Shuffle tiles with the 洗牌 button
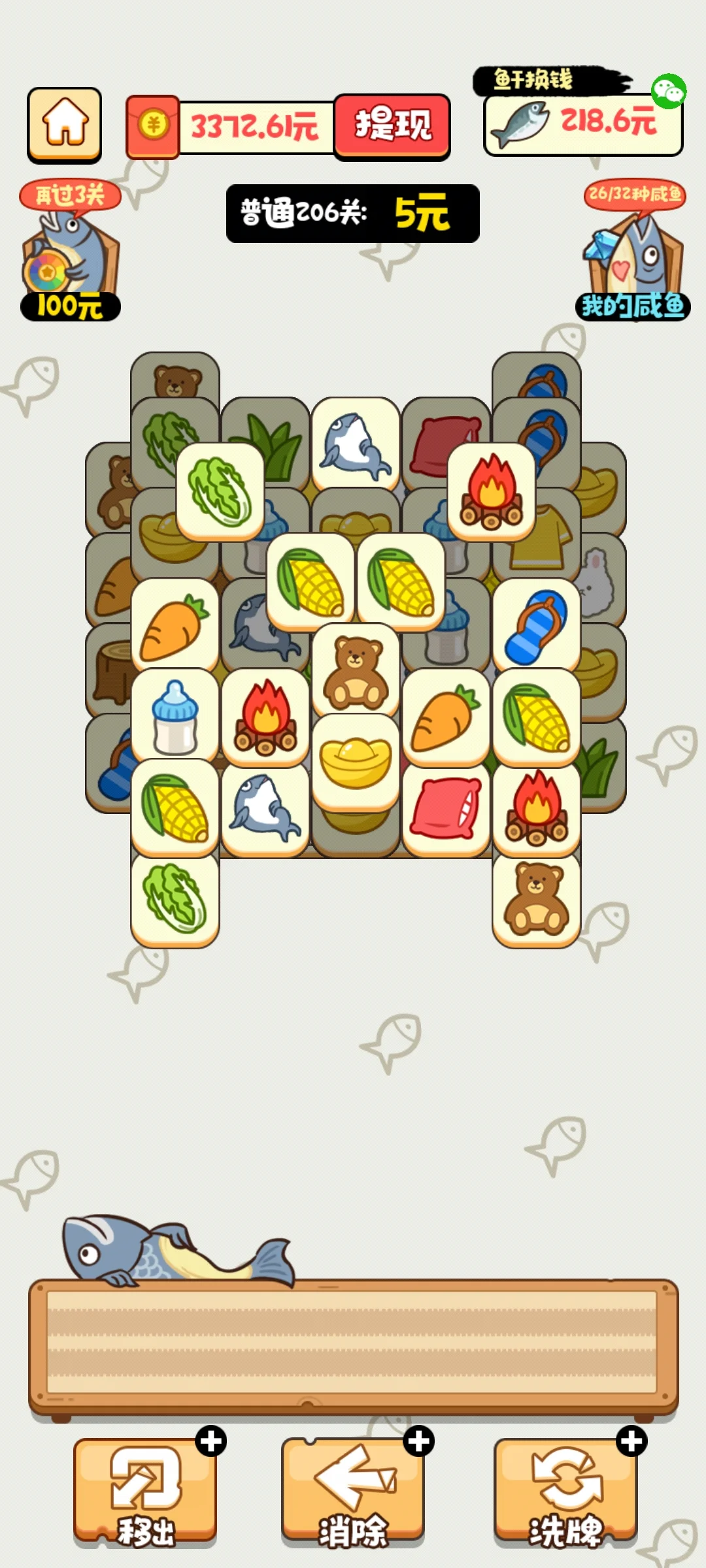Image resolution: width=706 pixels, height=1568 pixels. click(565, 1491)
